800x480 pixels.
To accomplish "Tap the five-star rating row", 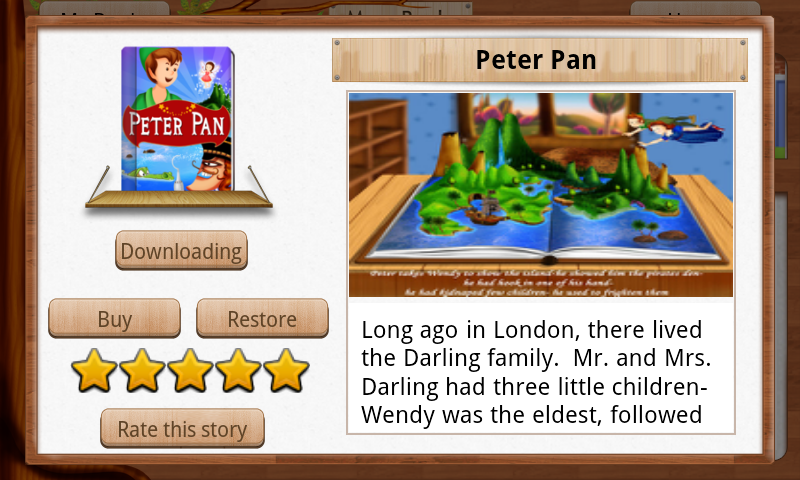I will pyautogui.click(x=190, y=371).
